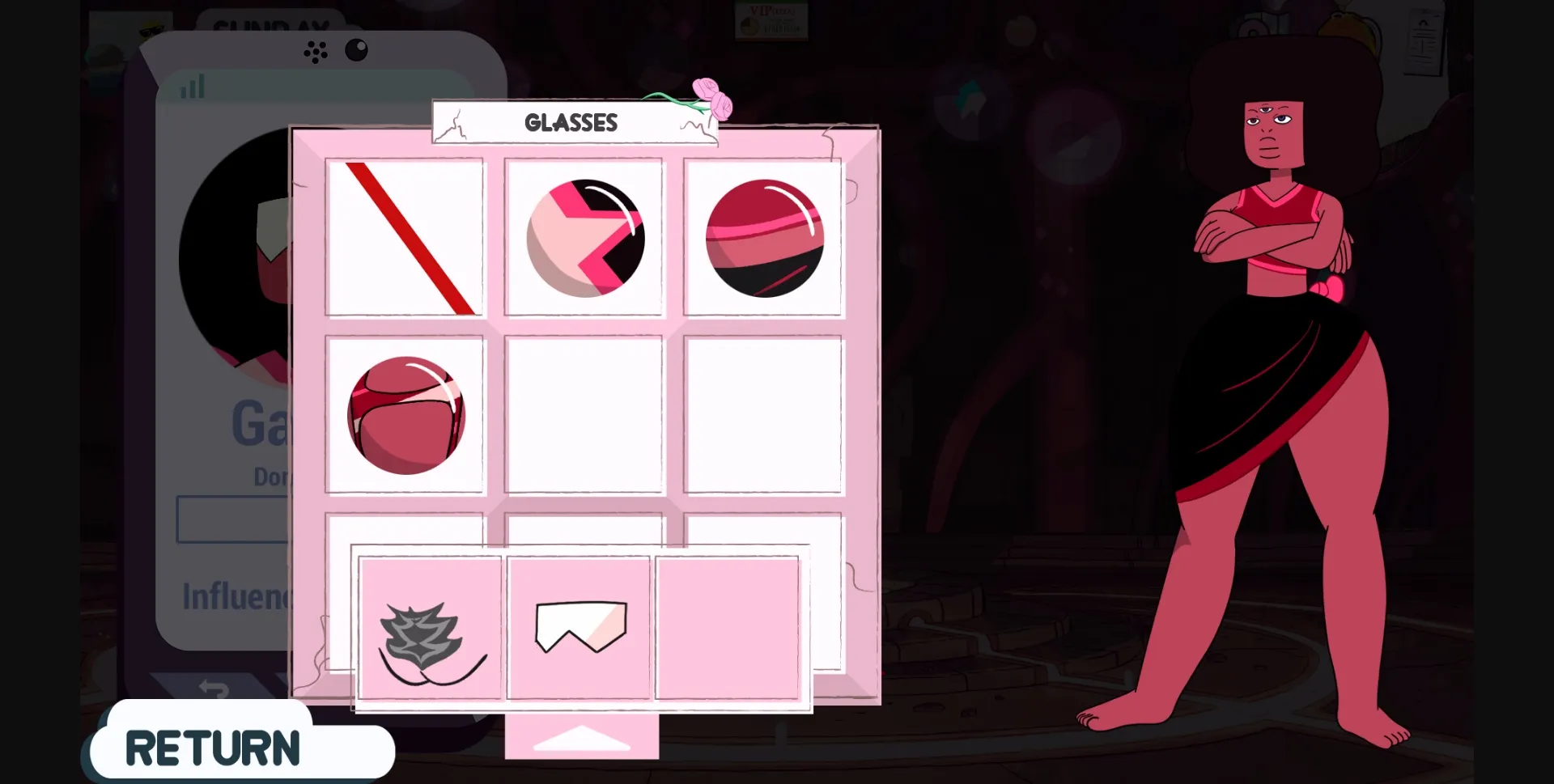Select the pink star-shaped glasses option

tap(584, 237)
